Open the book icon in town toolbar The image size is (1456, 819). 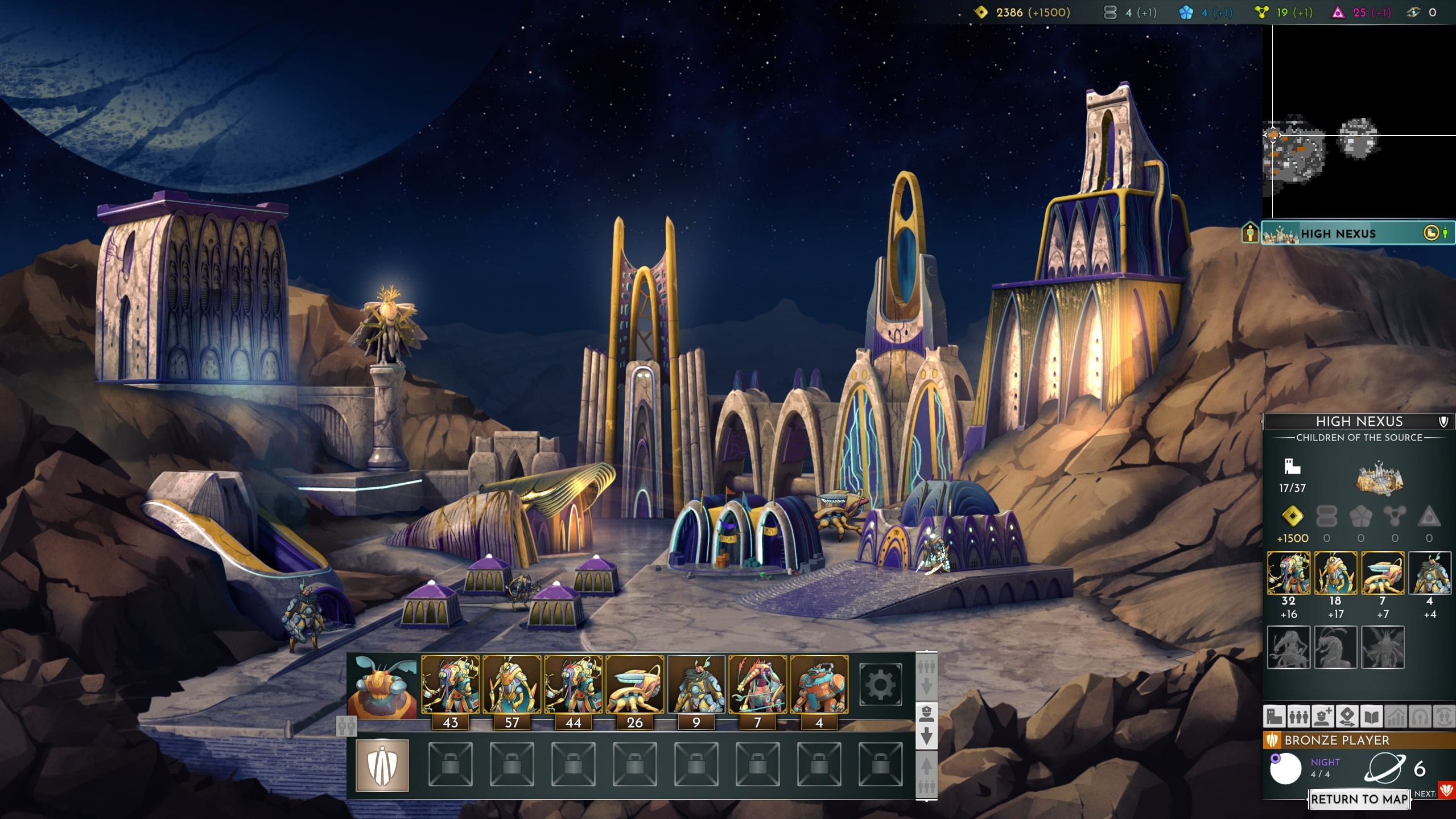1371,717
